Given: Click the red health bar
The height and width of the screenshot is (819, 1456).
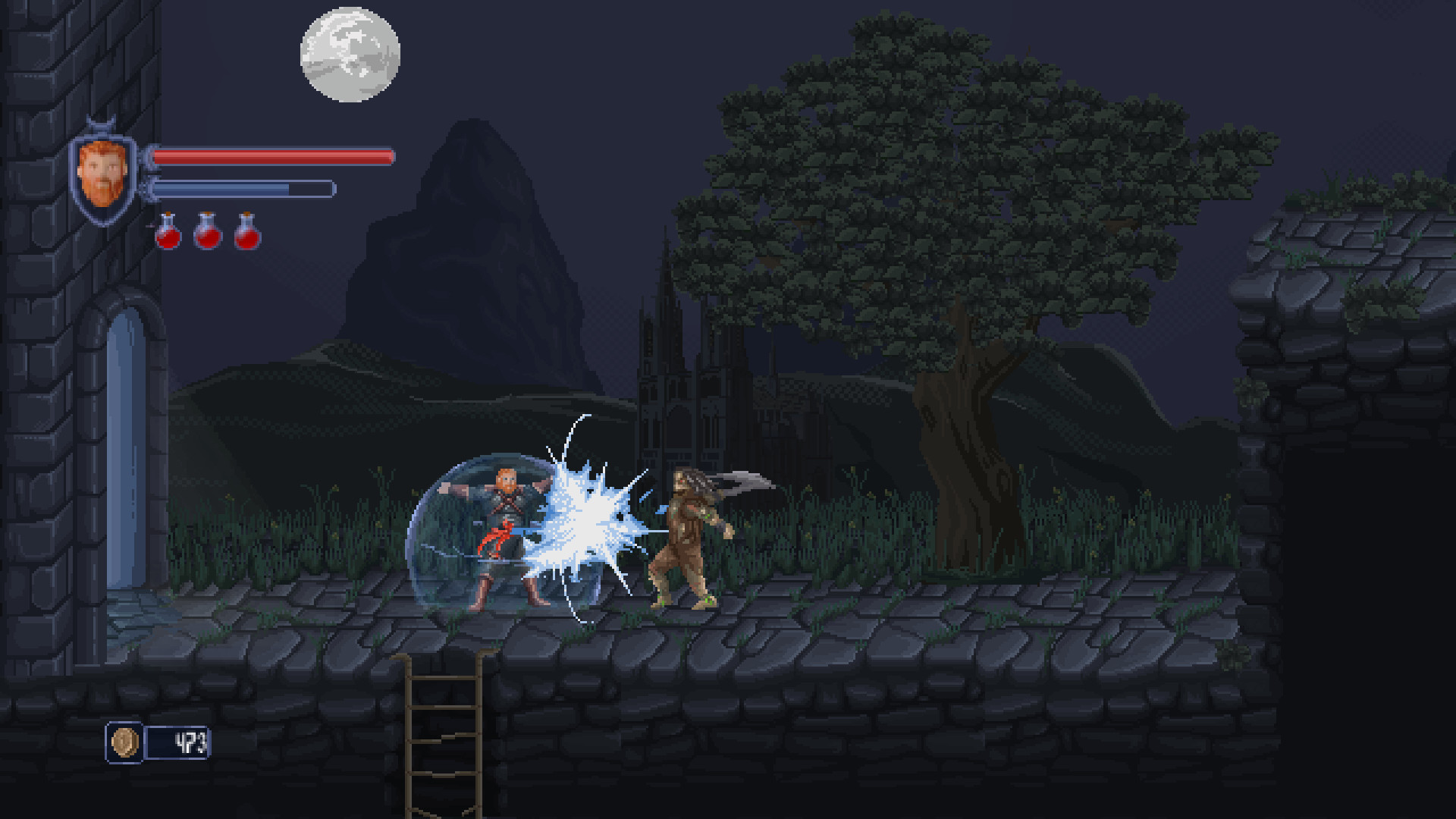Looking at the screenshot, I should pyautogui.click(x=273, y=156).
